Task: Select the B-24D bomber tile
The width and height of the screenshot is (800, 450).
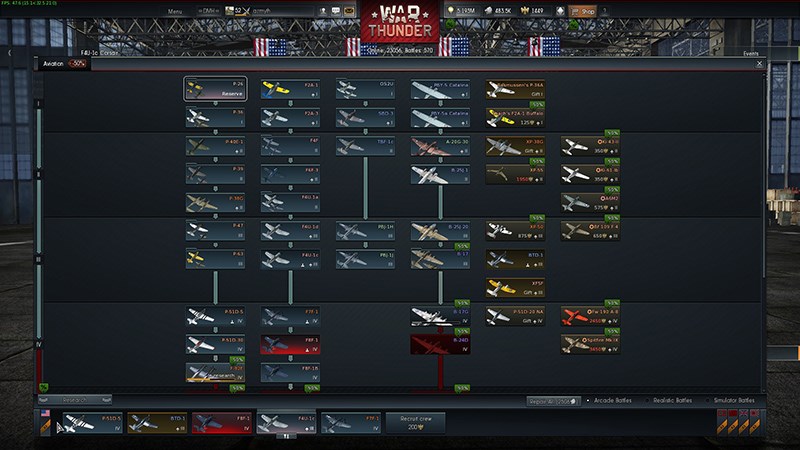Action: coord(440,345)
